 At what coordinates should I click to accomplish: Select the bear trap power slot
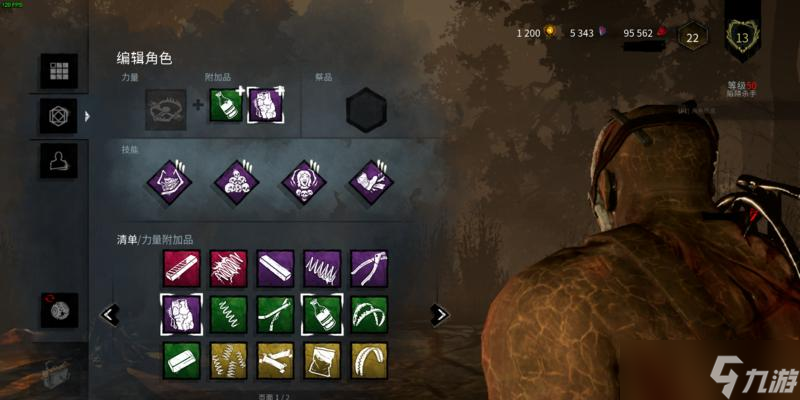(164, 105)
